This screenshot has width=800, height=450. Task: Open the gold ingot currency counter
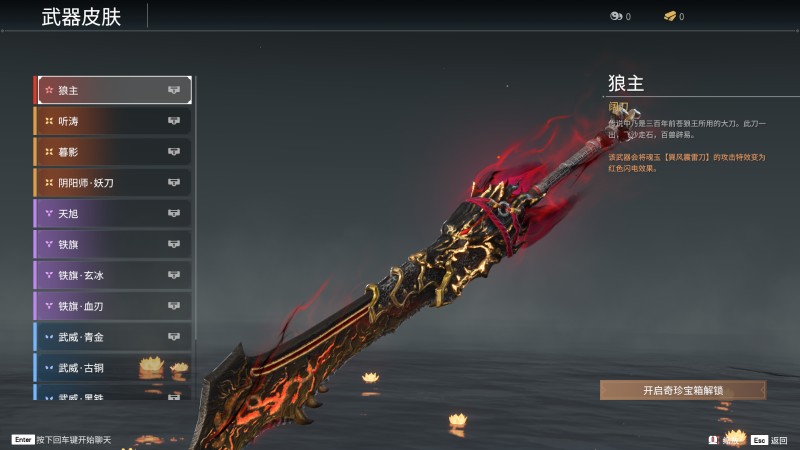674,17
